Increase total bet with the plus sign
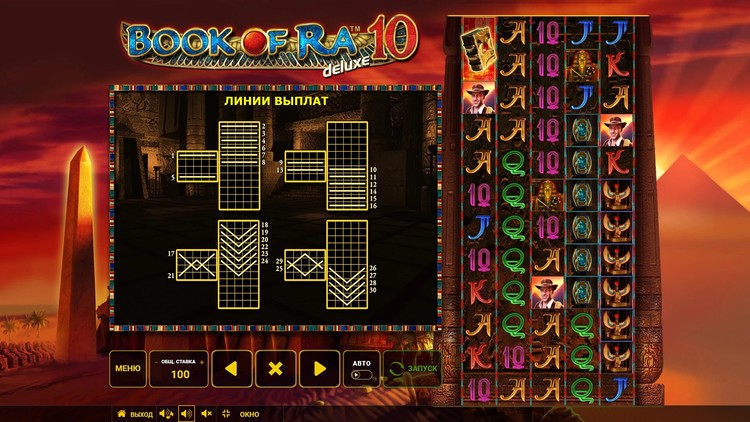Viewport: 750px width, 422px height. click(201, 360)
